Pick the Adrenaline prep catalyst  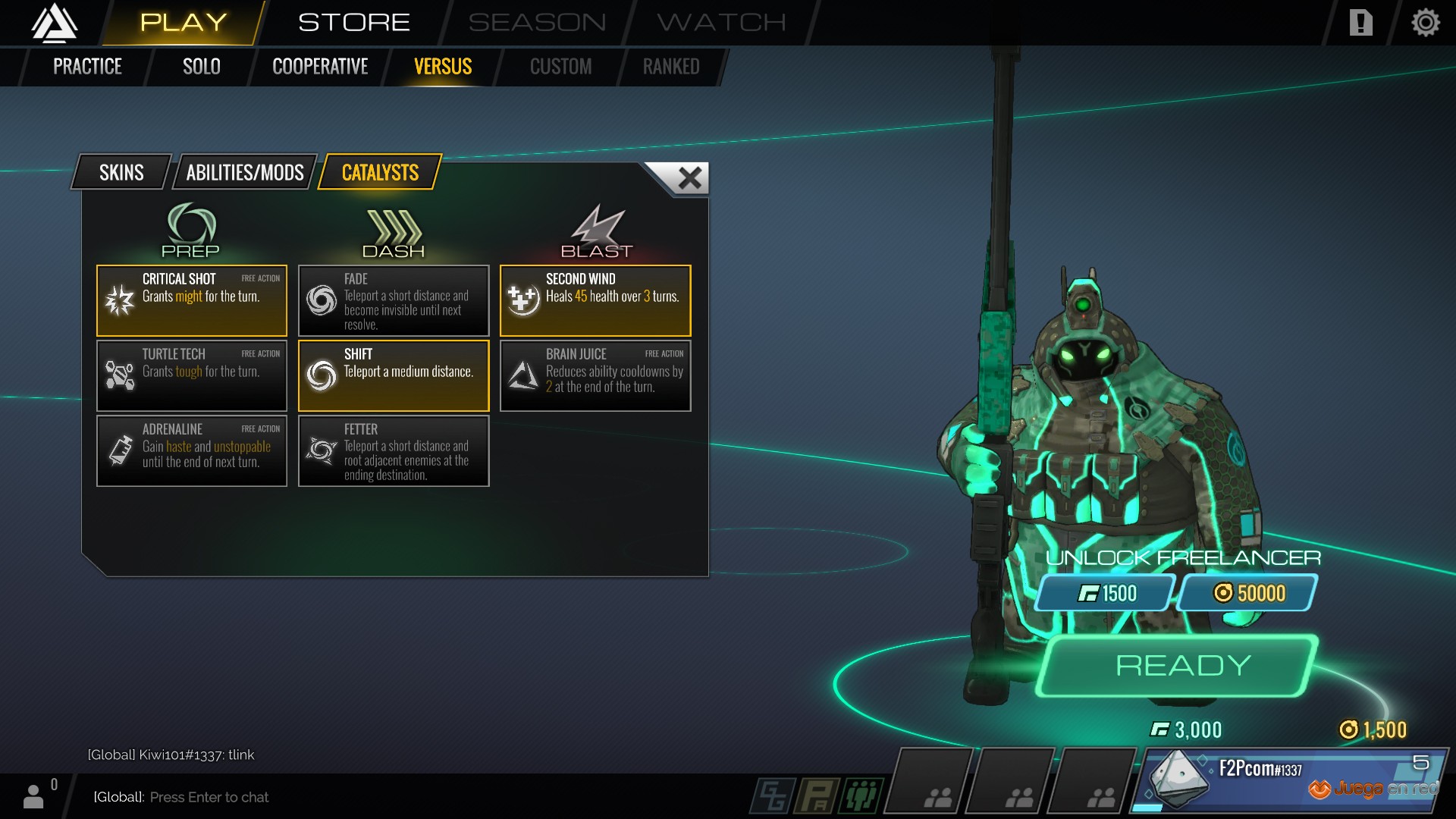click(192, 450)
